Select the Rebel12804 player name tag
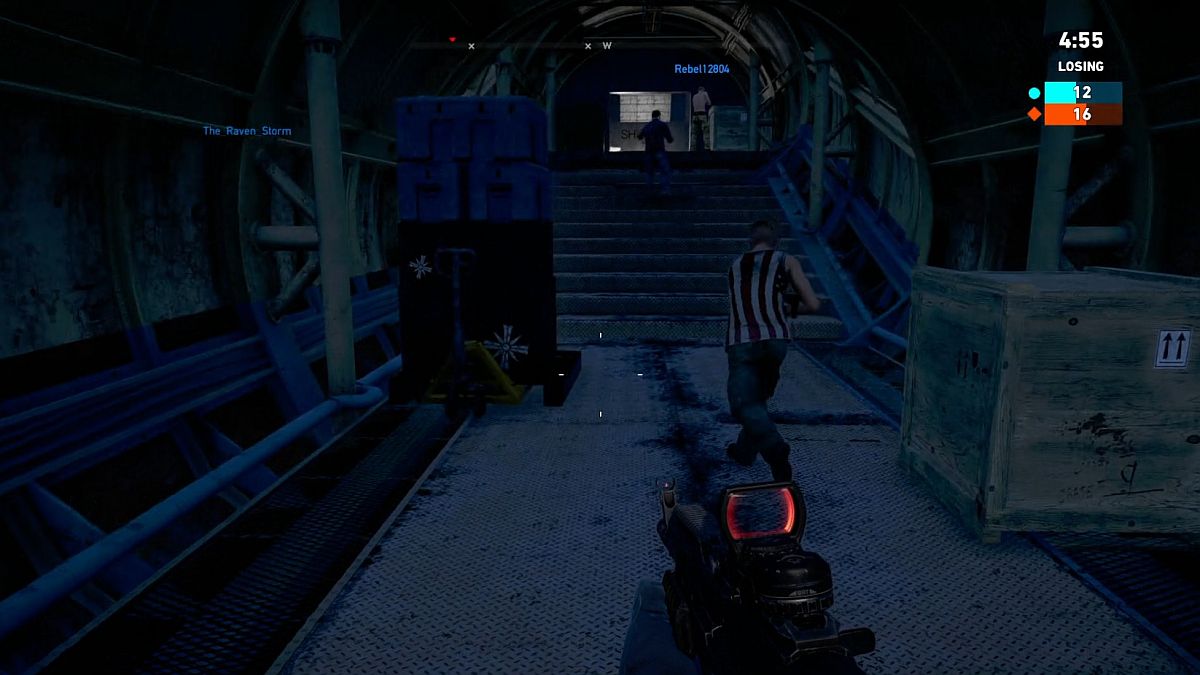1200x675 pixels. coord(701,69)
